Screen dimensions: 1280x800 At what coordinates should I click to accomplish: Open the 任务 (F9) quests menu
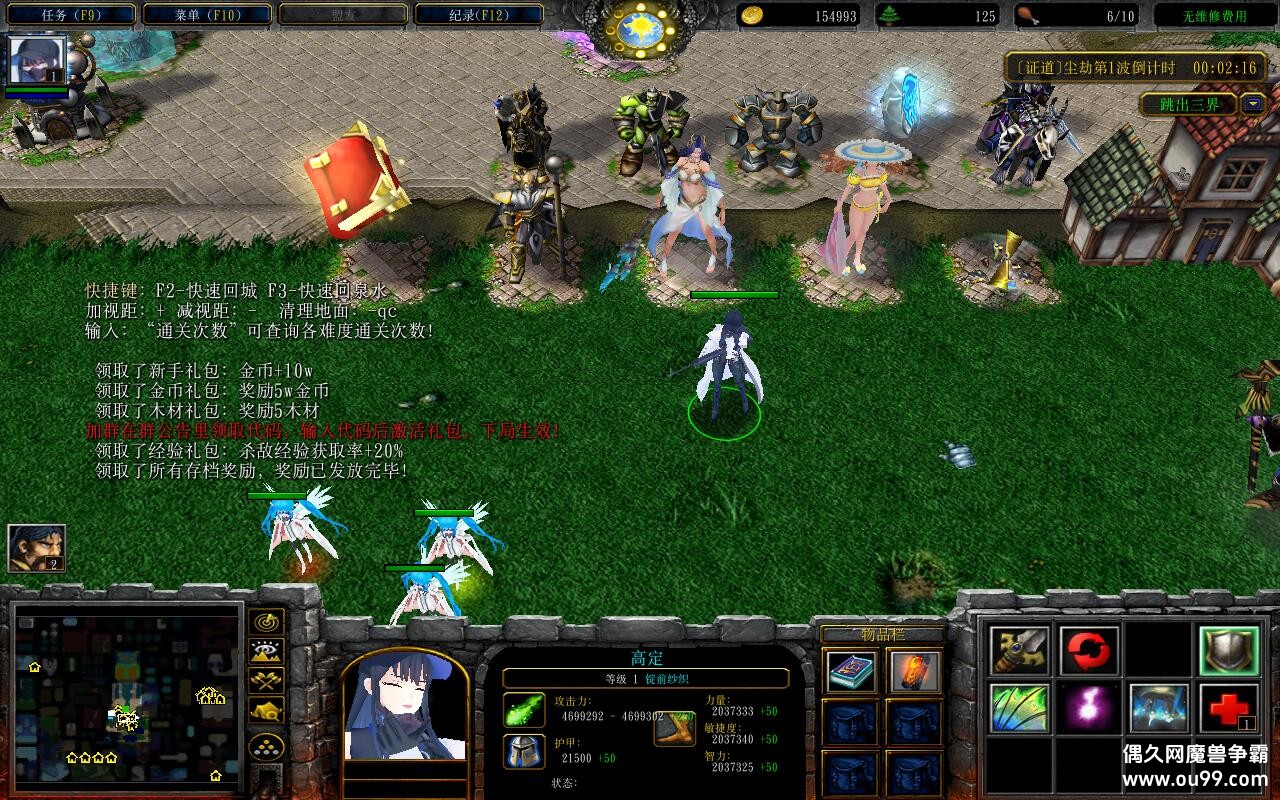[71, 15]
